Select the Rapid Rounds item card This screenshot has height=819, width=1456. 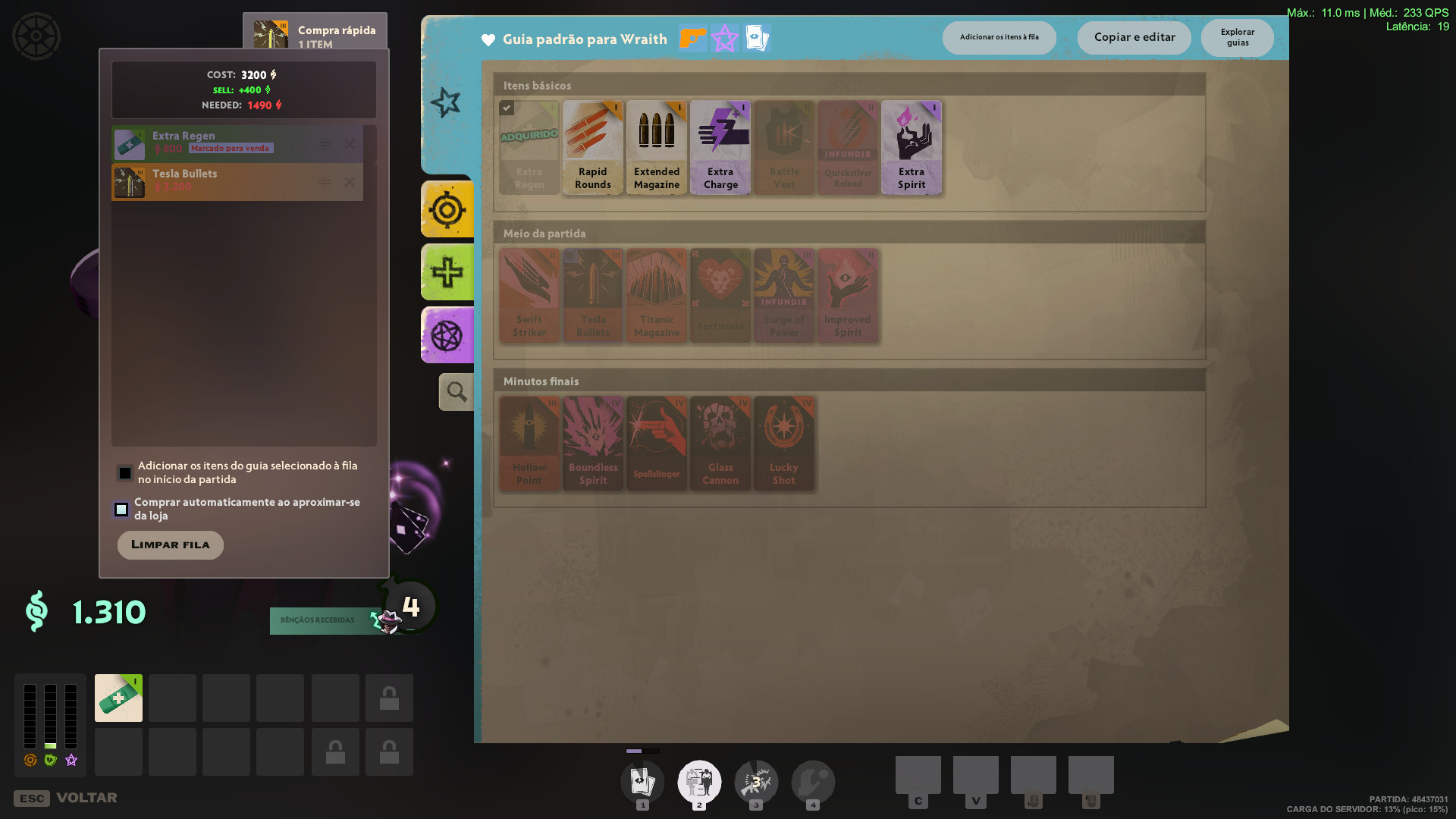pyautogui.click(x=592, y=147)
